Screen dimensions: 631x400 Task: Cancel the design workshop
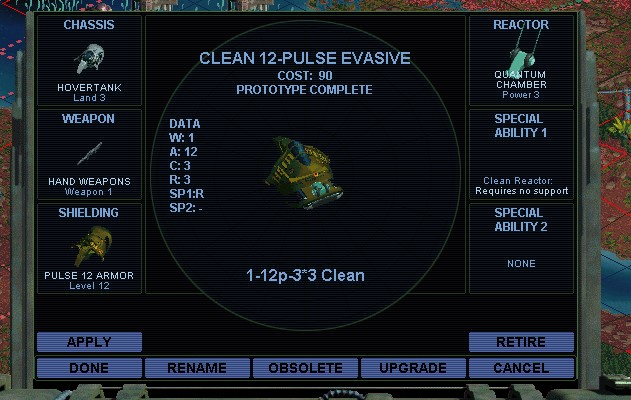[521, 368]
